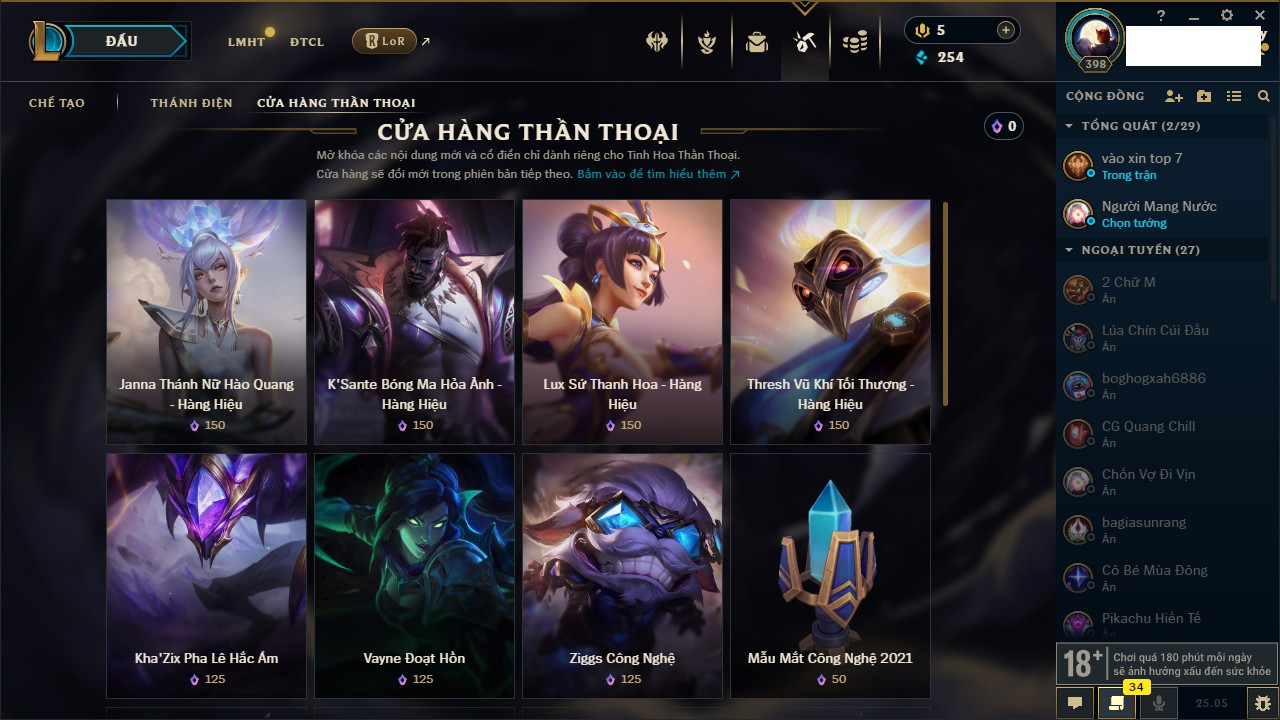This screenshot has width=1280, height=720.
Task: Select friend 'vào xin top 7'
Action: coord(1142,166)
